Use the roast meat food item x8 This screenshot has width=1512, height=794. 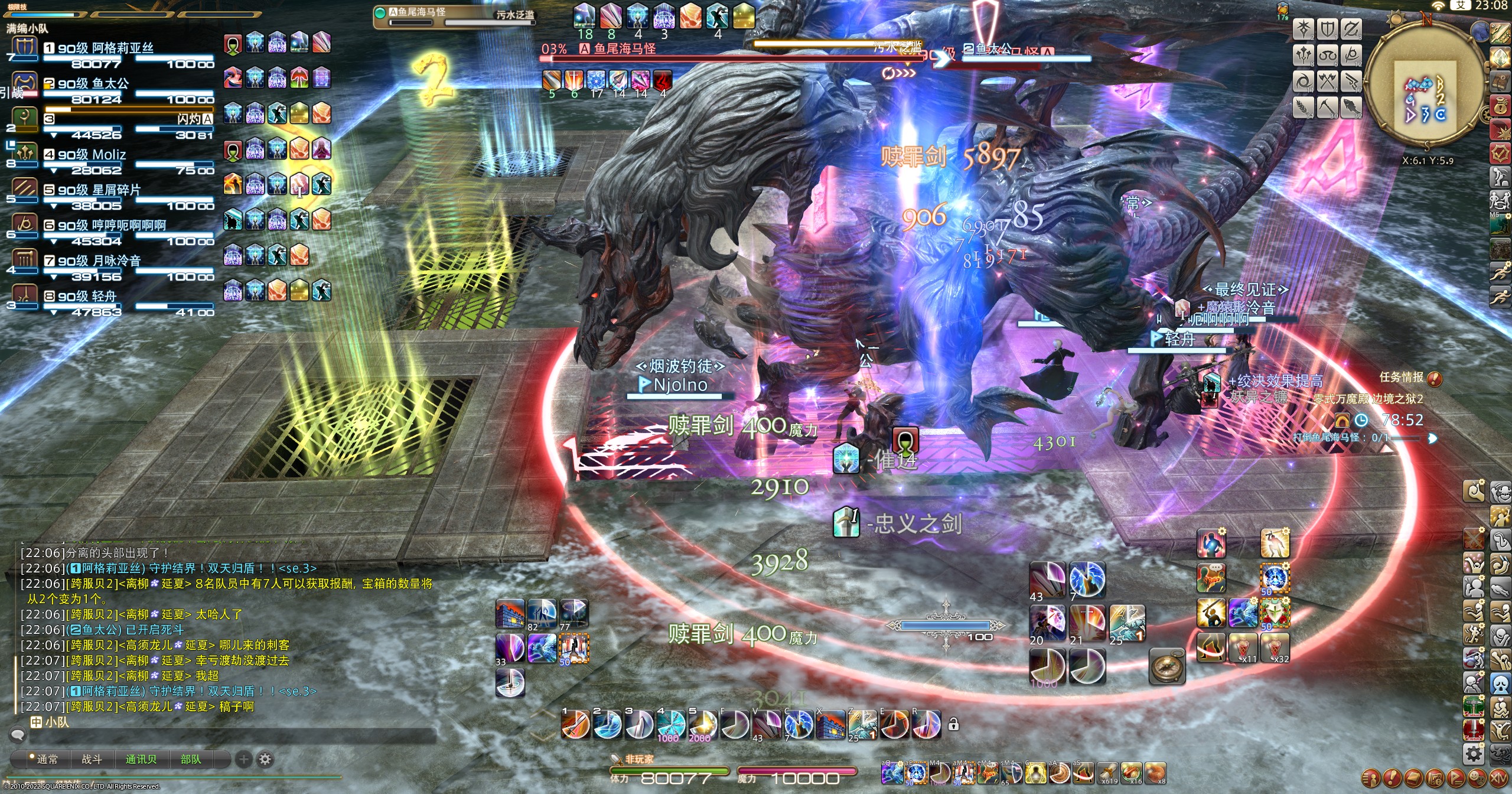coord(1155,773)
